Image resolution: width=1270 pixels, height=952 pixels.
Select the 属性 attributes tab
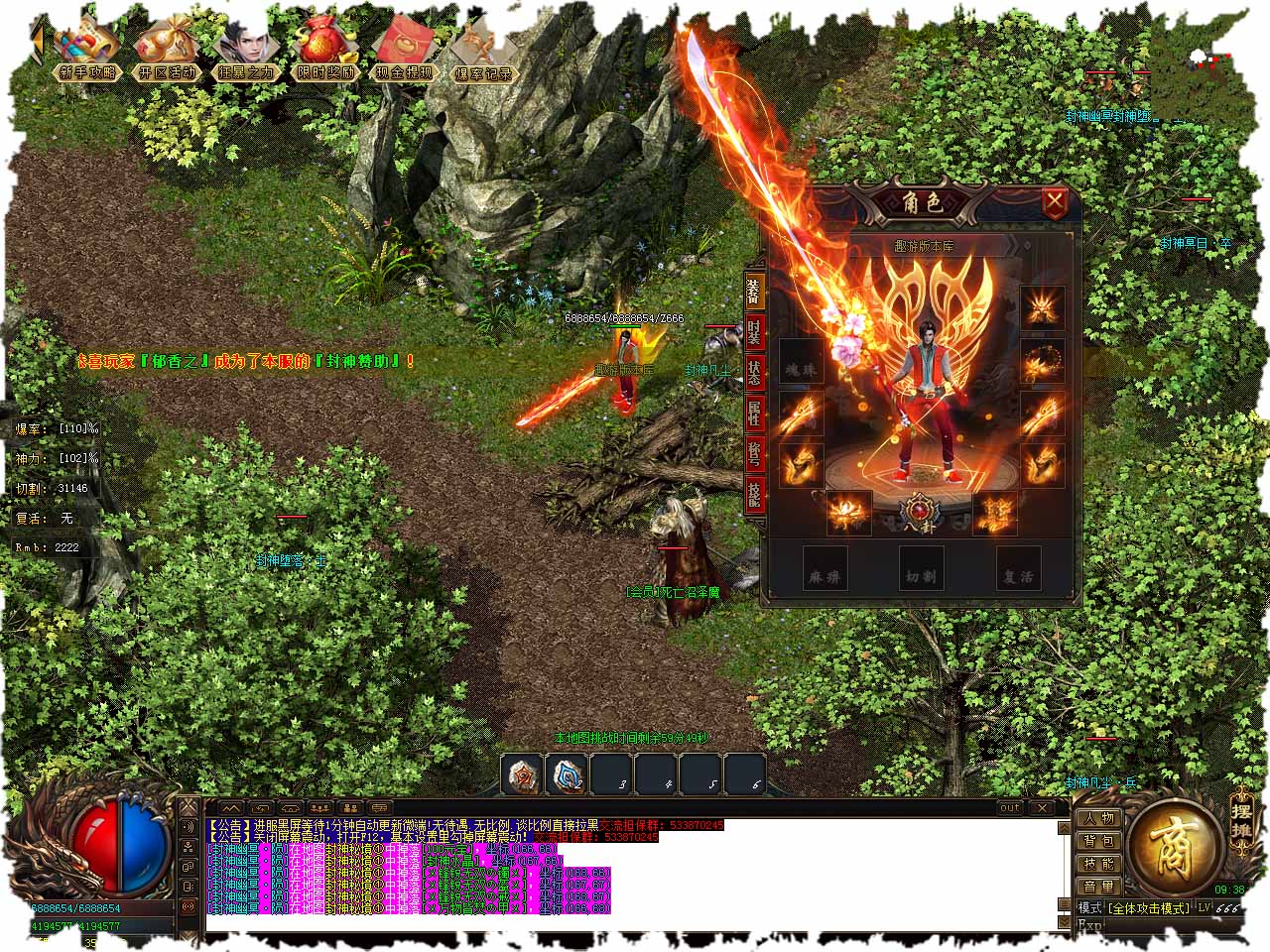tap(754, 412)
